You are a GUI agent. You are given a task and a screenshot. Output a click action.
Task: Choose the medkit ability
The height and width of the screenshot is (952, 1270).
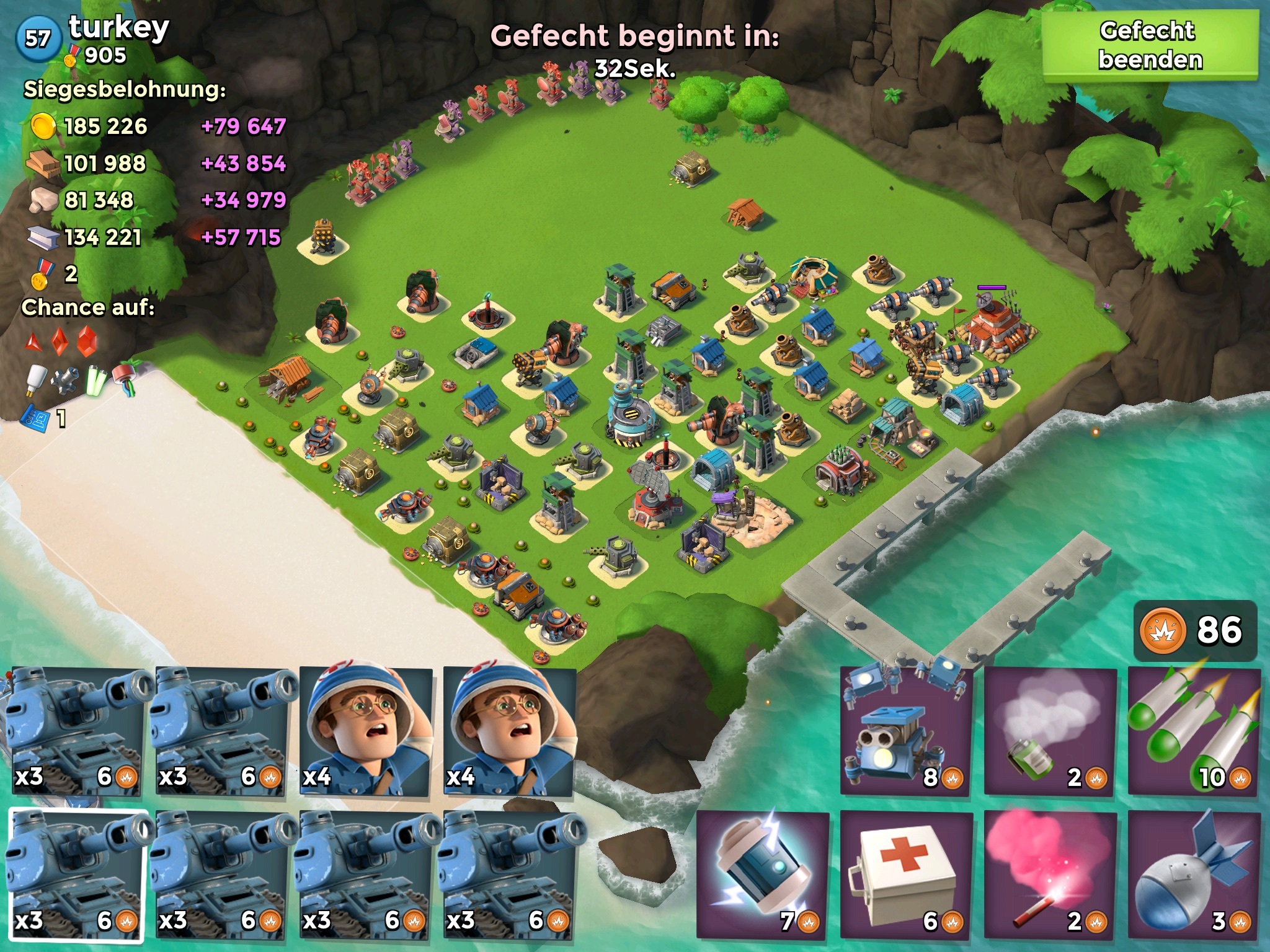click(907, 874)
